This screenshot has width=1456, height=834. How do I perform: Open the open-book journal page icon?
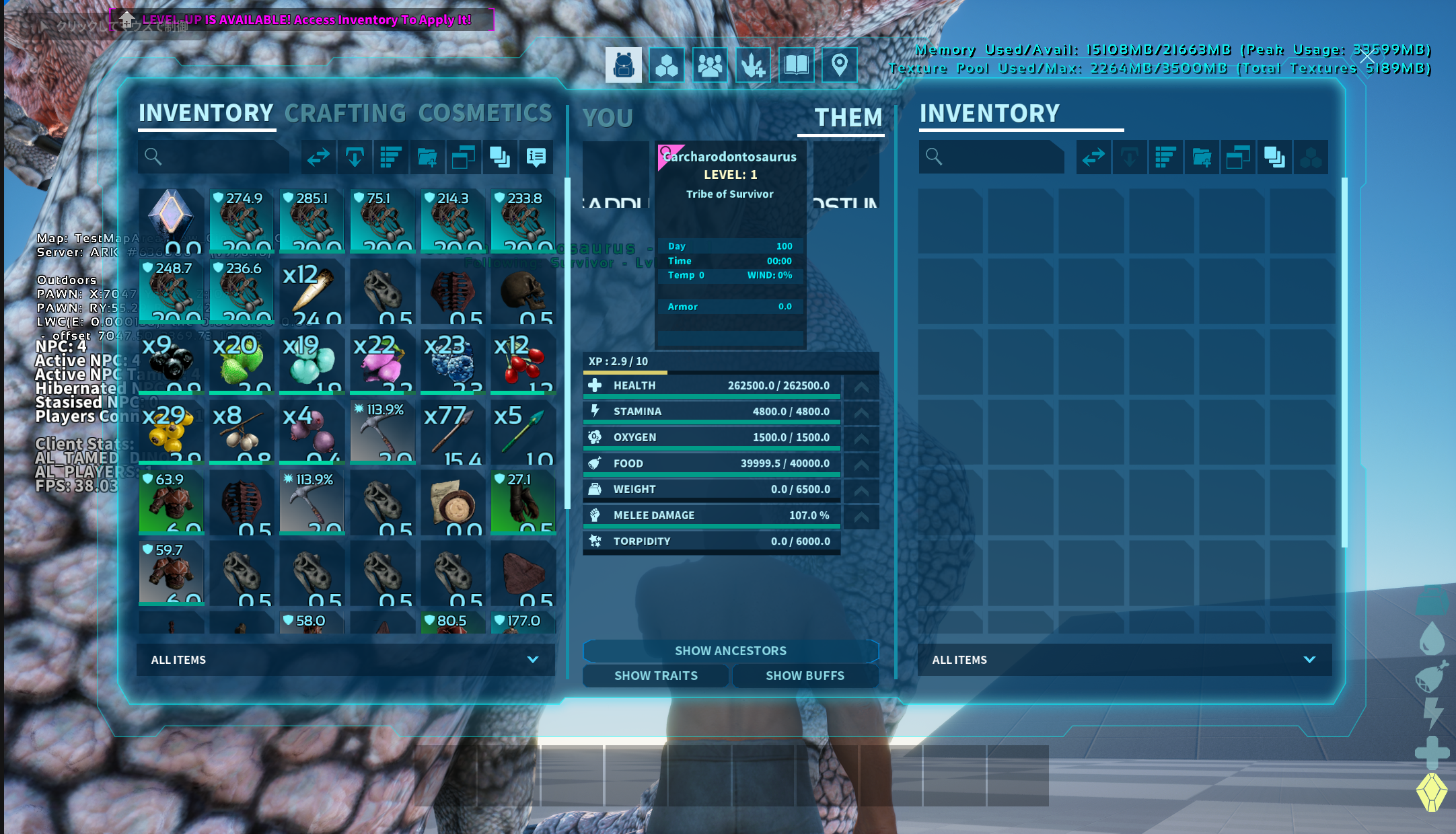(796, 65)
